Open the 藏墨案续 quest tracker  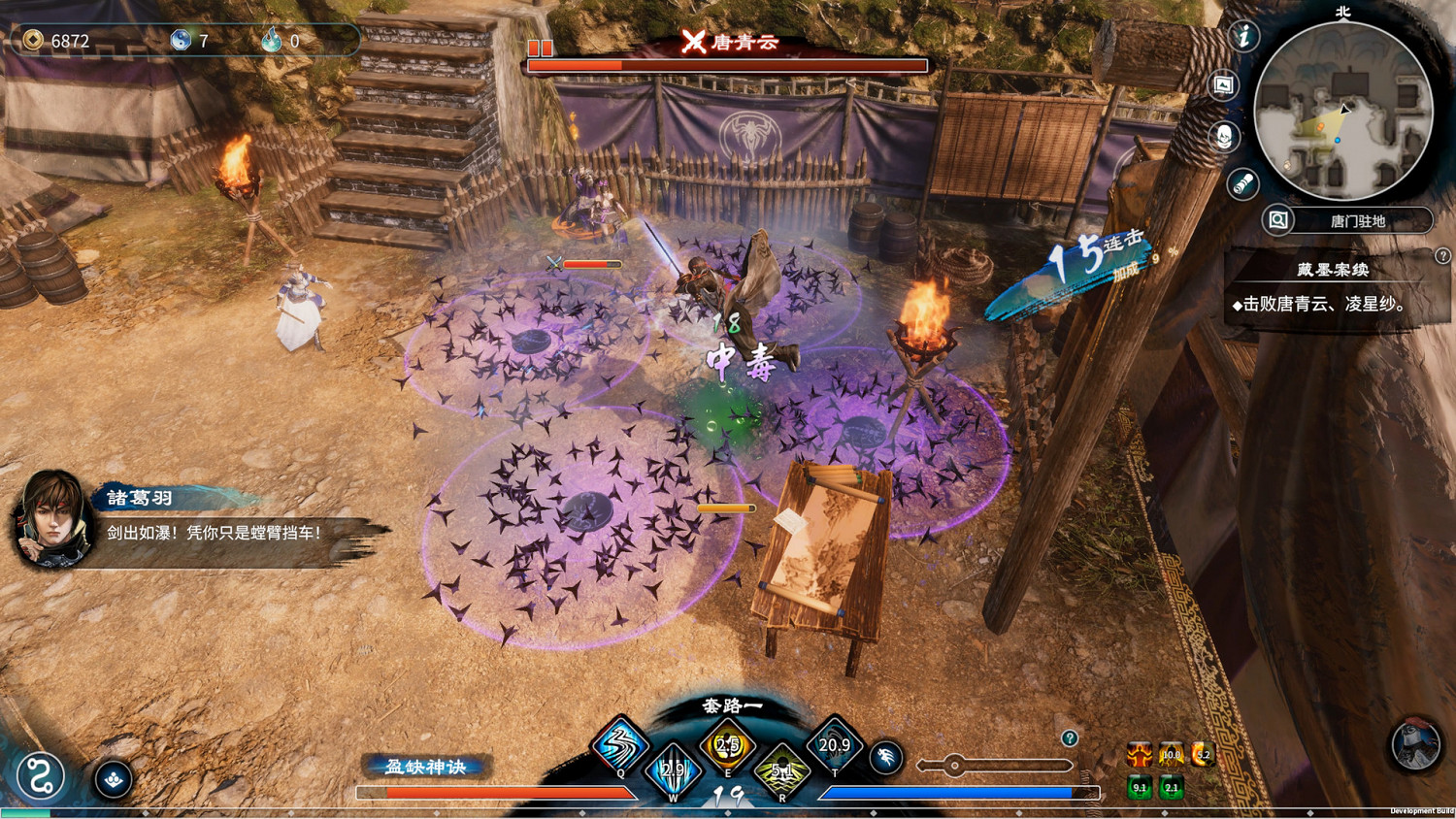click(1332, 270)
